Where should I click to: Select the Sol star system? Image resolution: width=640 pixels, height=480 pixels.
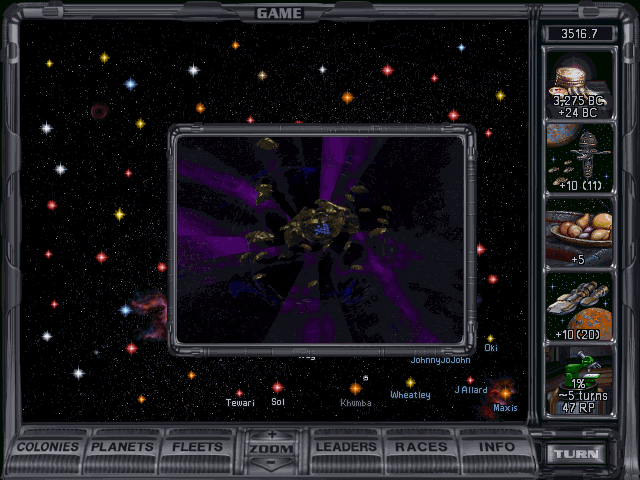pyautogui.click(x=278, y=387)
